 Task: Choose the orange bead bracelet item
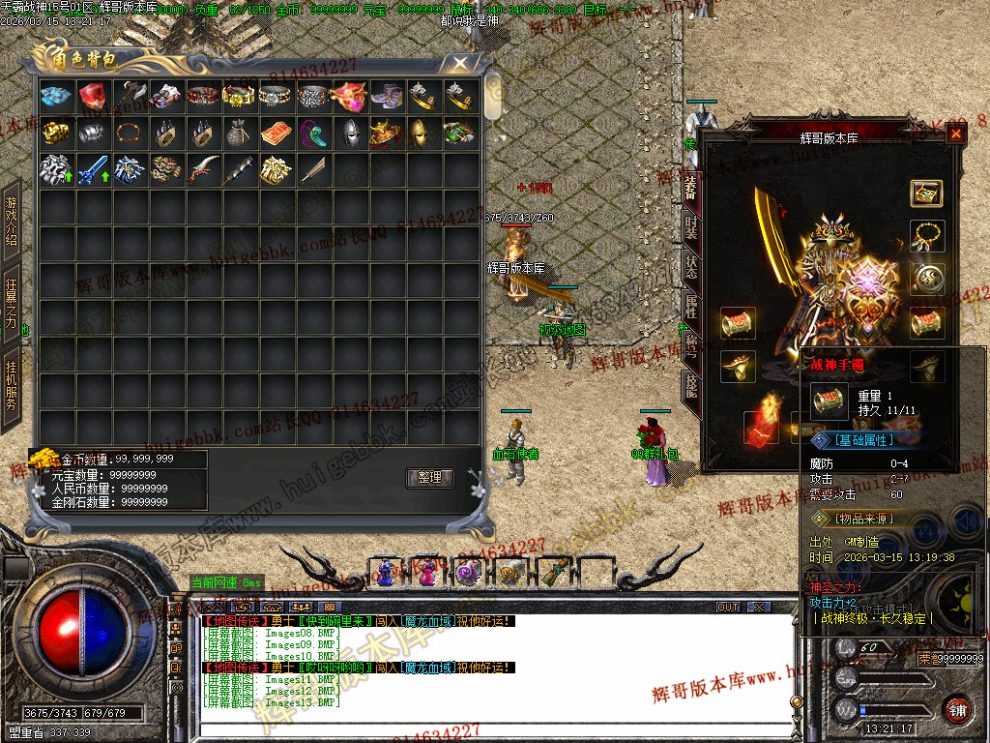(130, 133)
